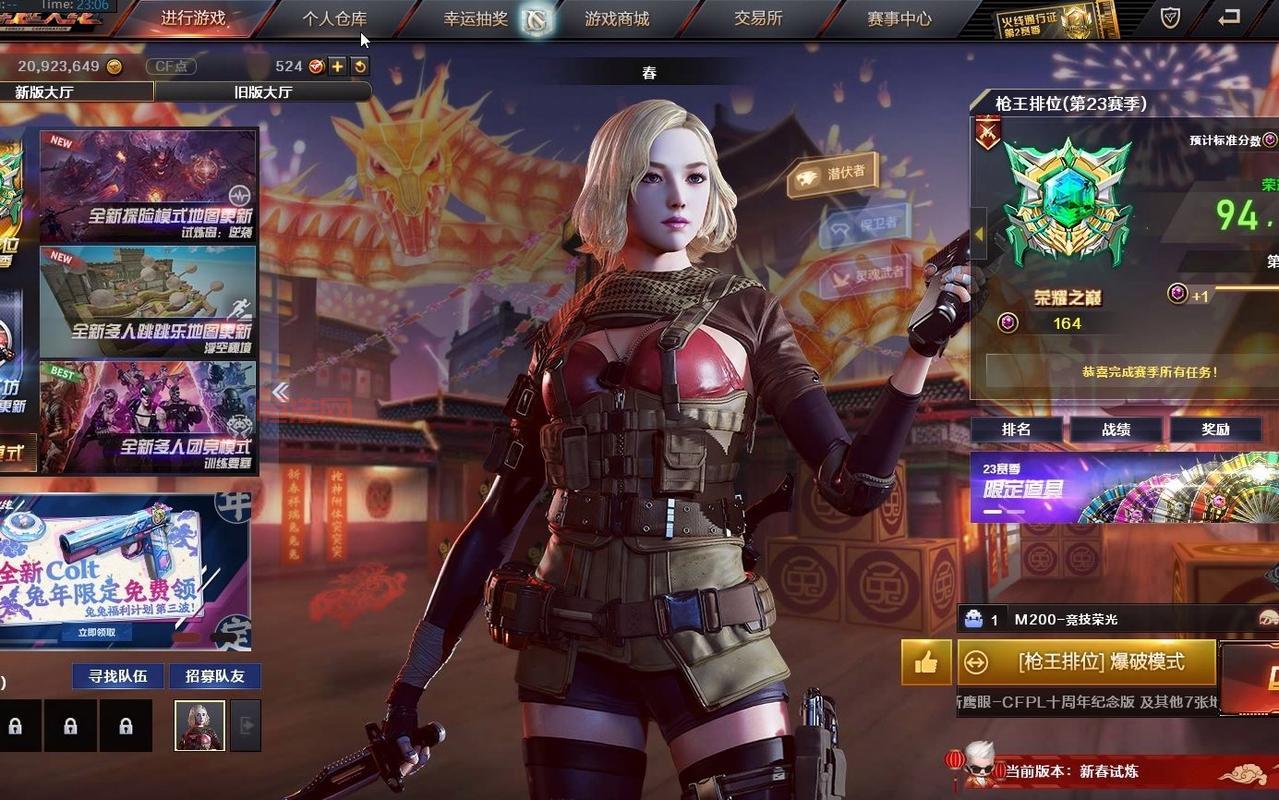Open the 多人跳跳乐 map banner

pos(148,301)
